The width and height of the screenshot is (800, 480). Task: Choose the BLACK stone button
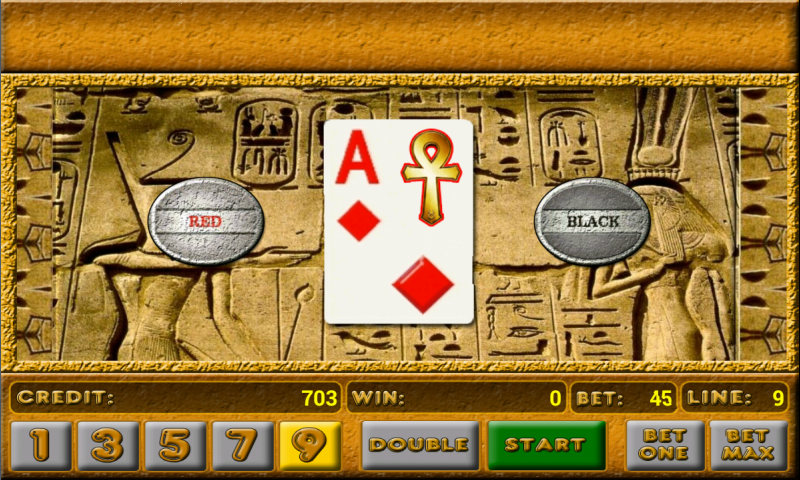(593, 221)
